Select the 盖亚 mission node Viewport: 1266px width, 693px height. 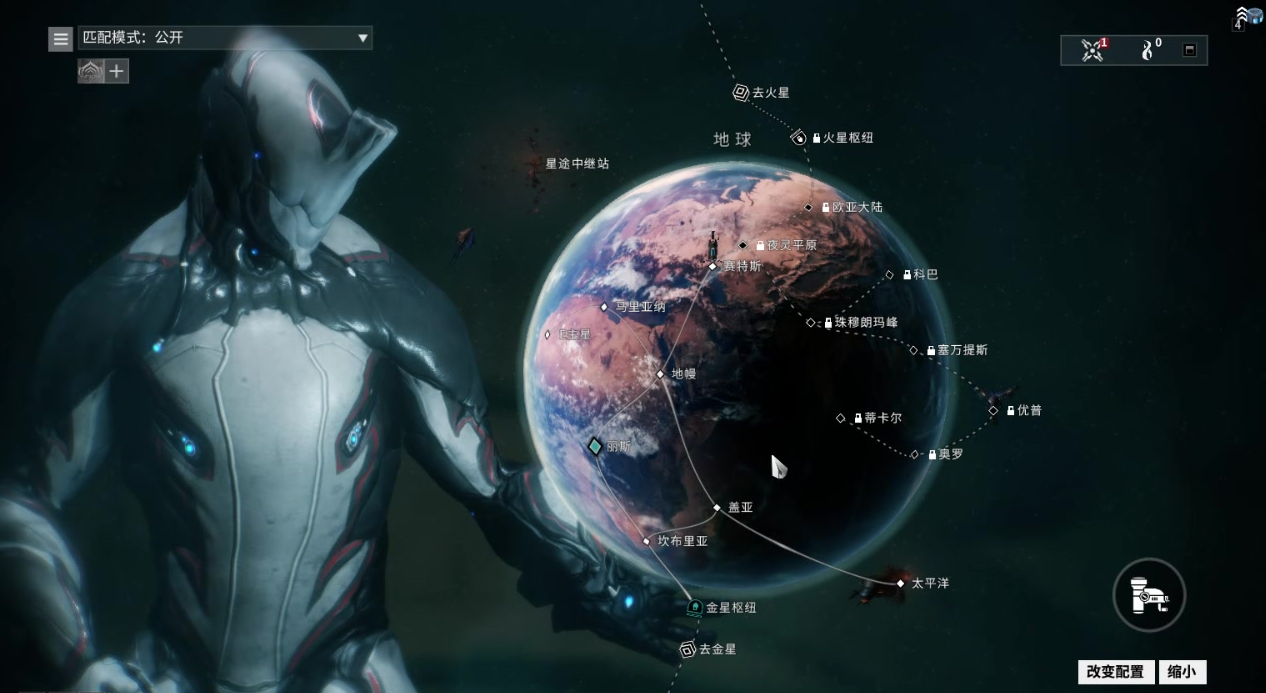pyautogui.click(x=717, y=507)
